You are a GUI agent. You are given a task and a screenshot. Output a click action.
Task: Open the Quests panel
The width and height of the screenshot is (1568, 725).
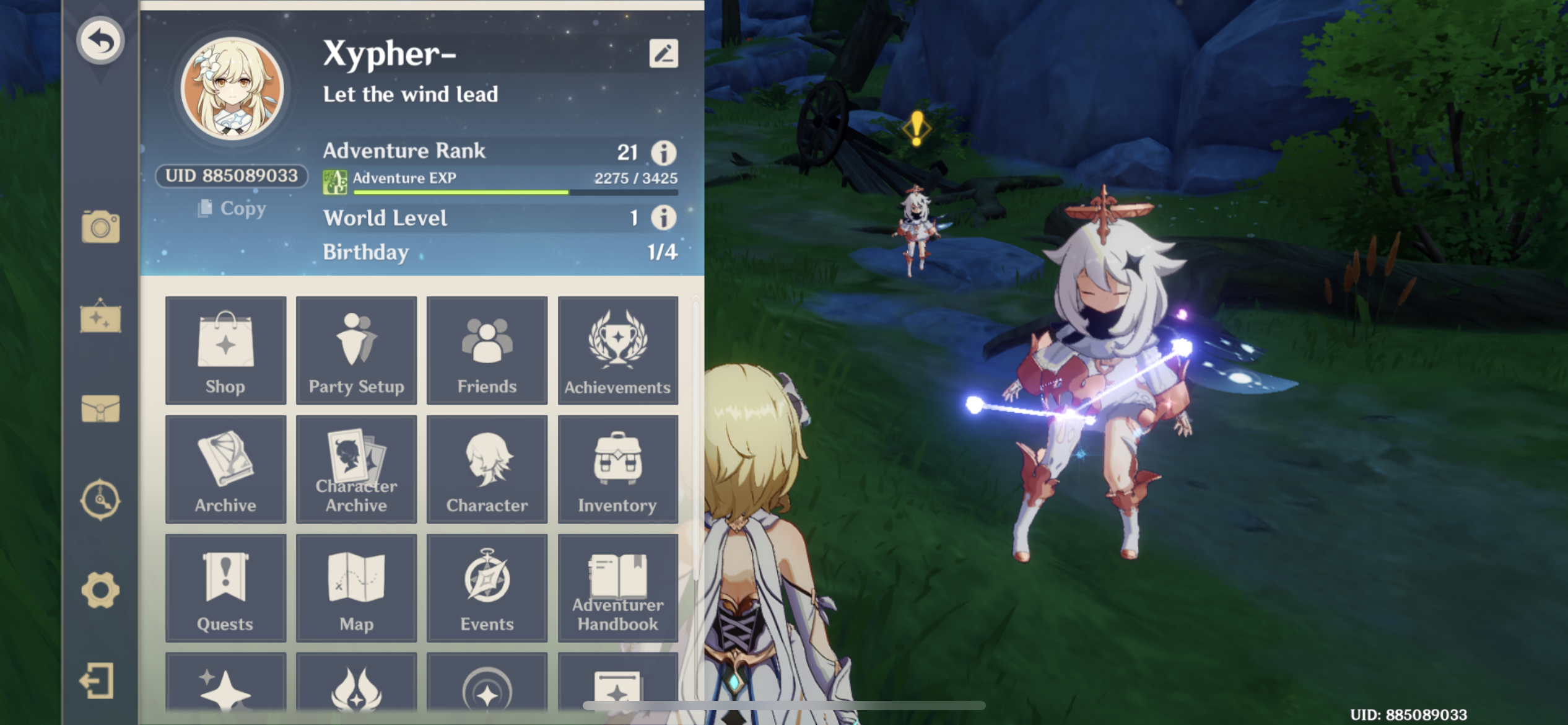click(225, 587)
